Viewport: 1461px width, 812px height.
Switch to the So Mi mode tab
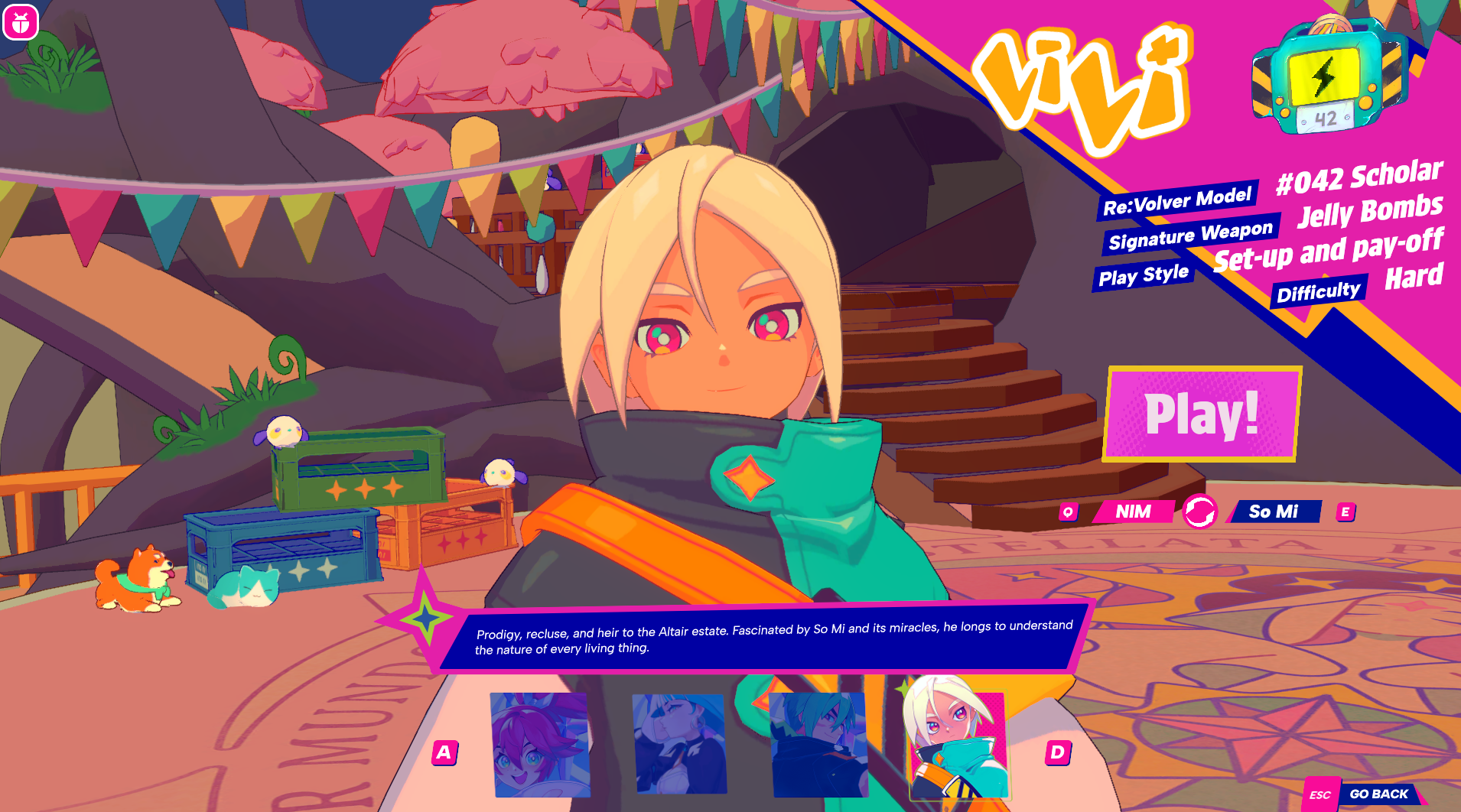[x=1274, y=512]
